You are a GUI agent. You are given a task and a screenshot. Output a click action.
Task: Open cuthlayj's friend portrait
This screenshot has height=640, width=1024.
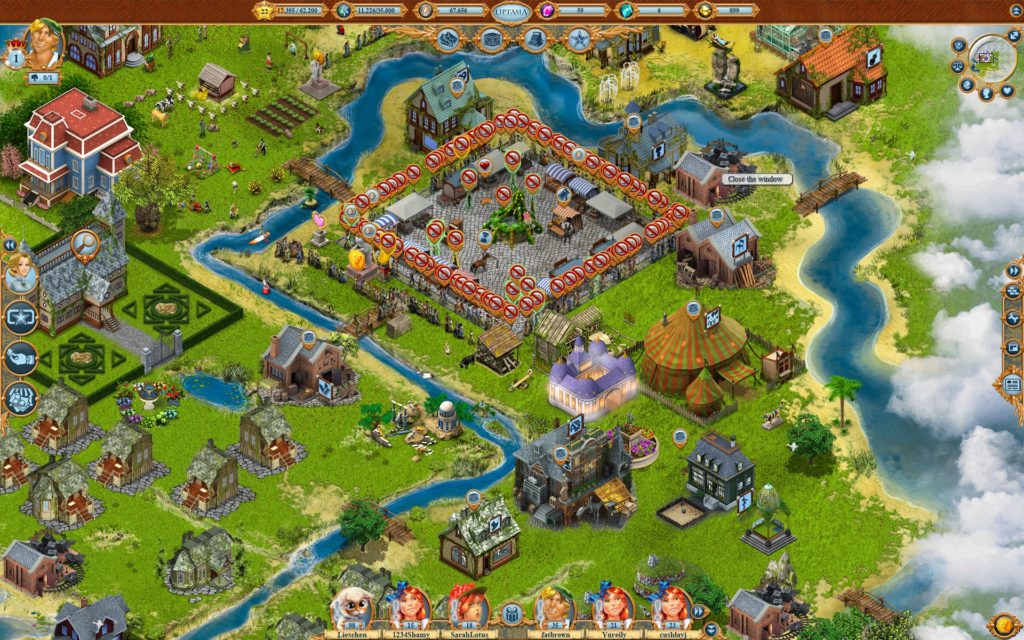click(x=671, y=608)
